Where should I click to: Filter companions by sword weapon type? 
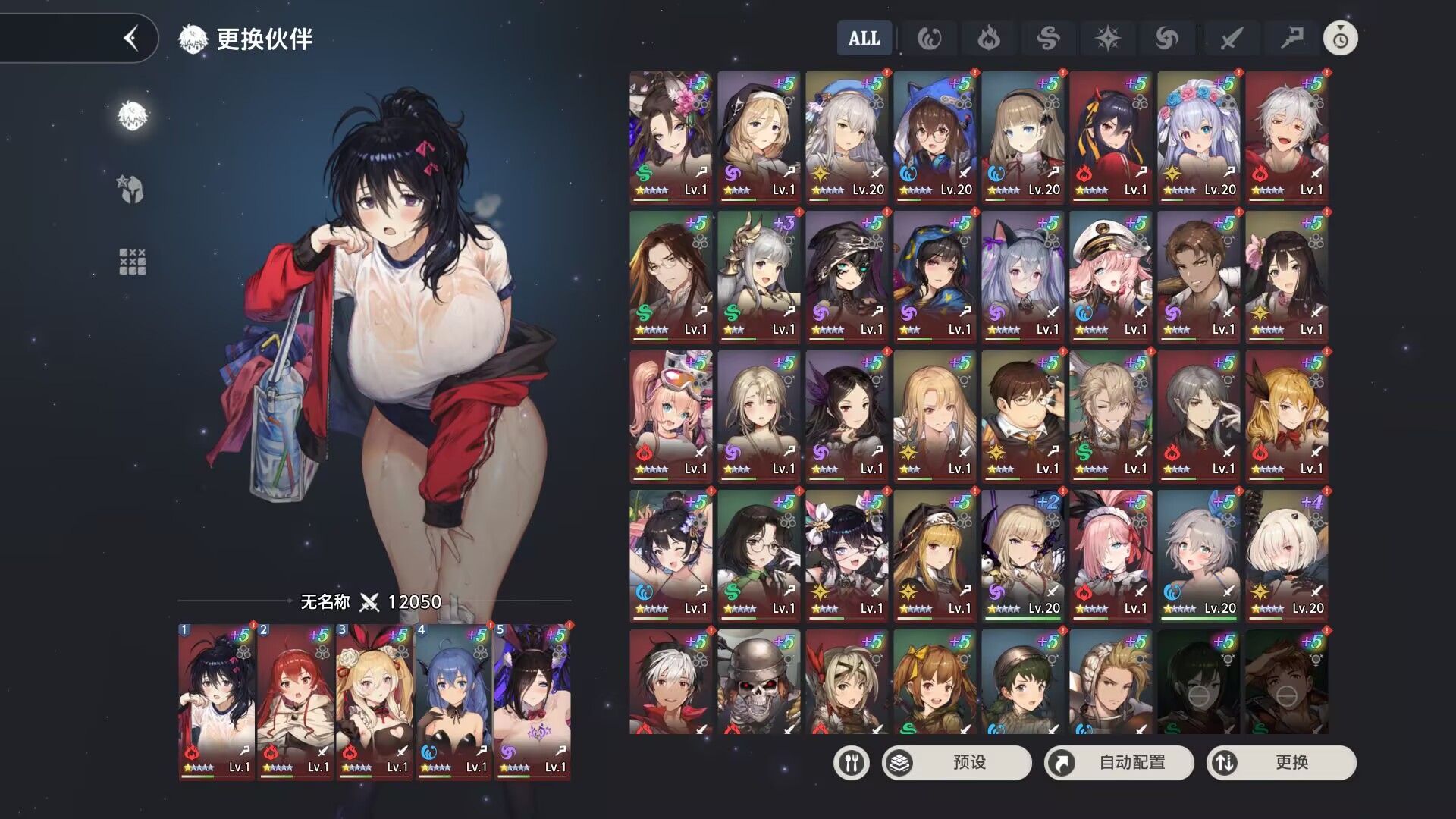click(x=1231, y=39)
